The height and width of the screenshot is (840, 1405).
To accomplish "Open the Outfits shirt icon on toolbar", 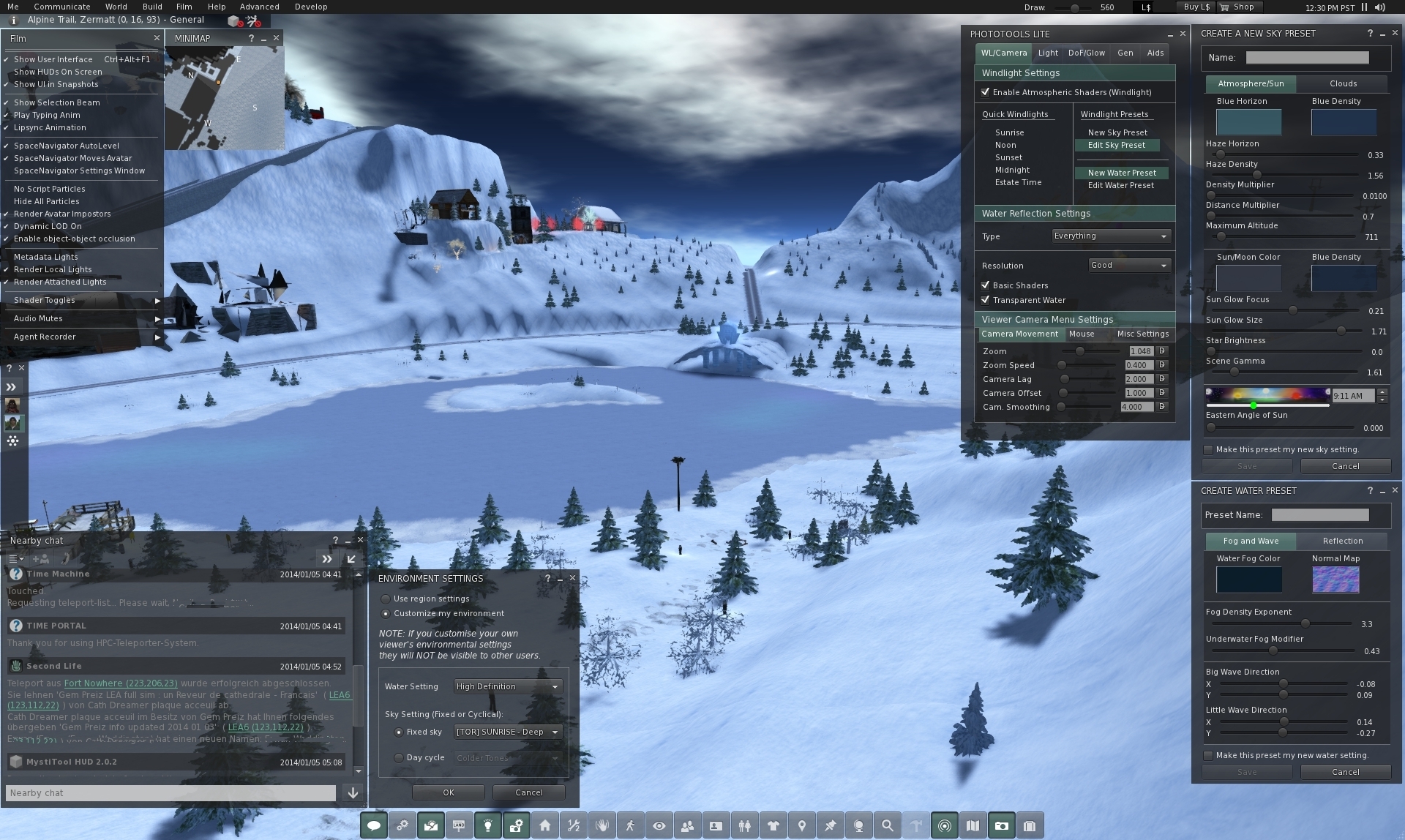I will (773, 825).
